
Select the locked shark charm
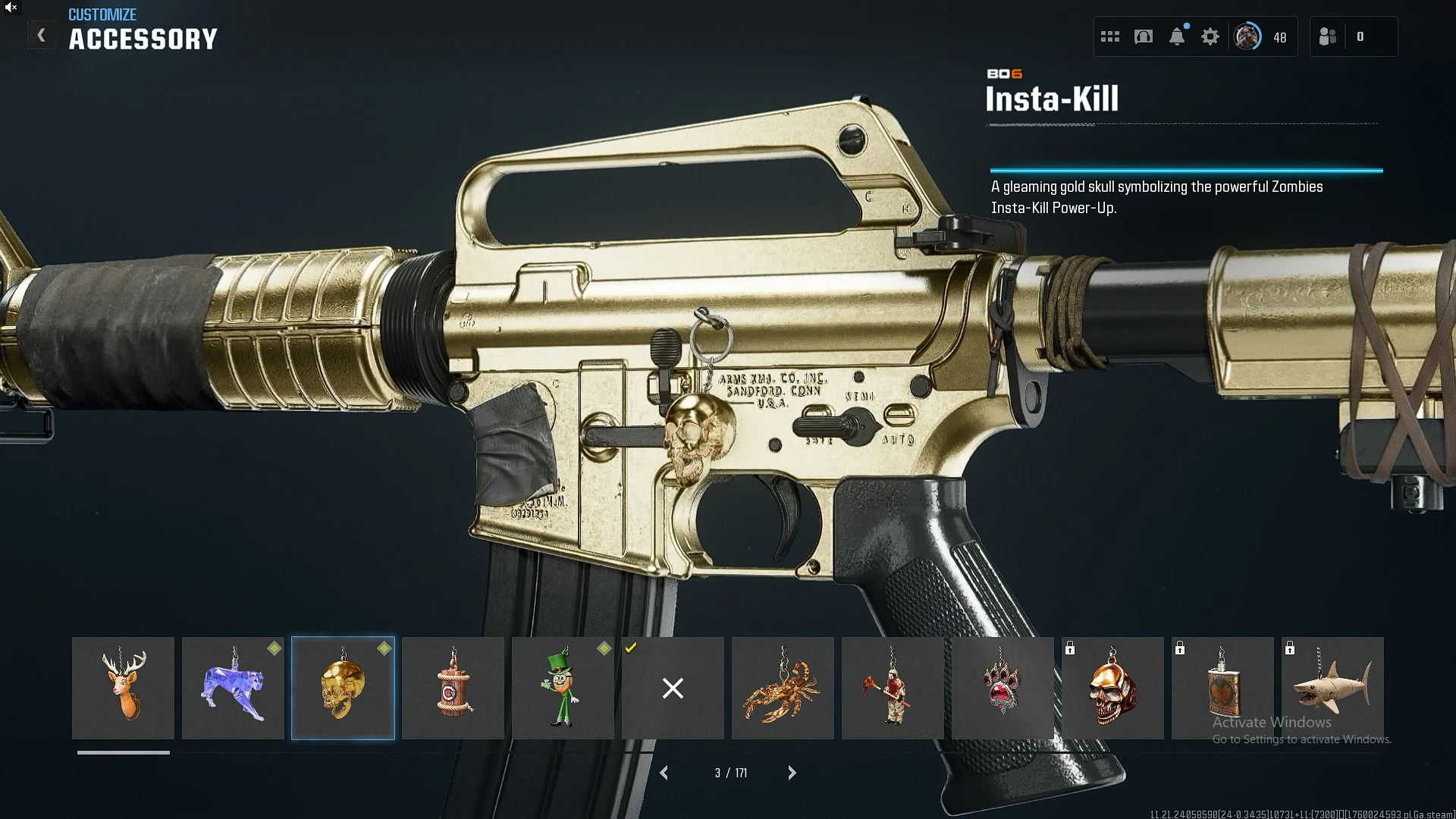(1332, 688)
